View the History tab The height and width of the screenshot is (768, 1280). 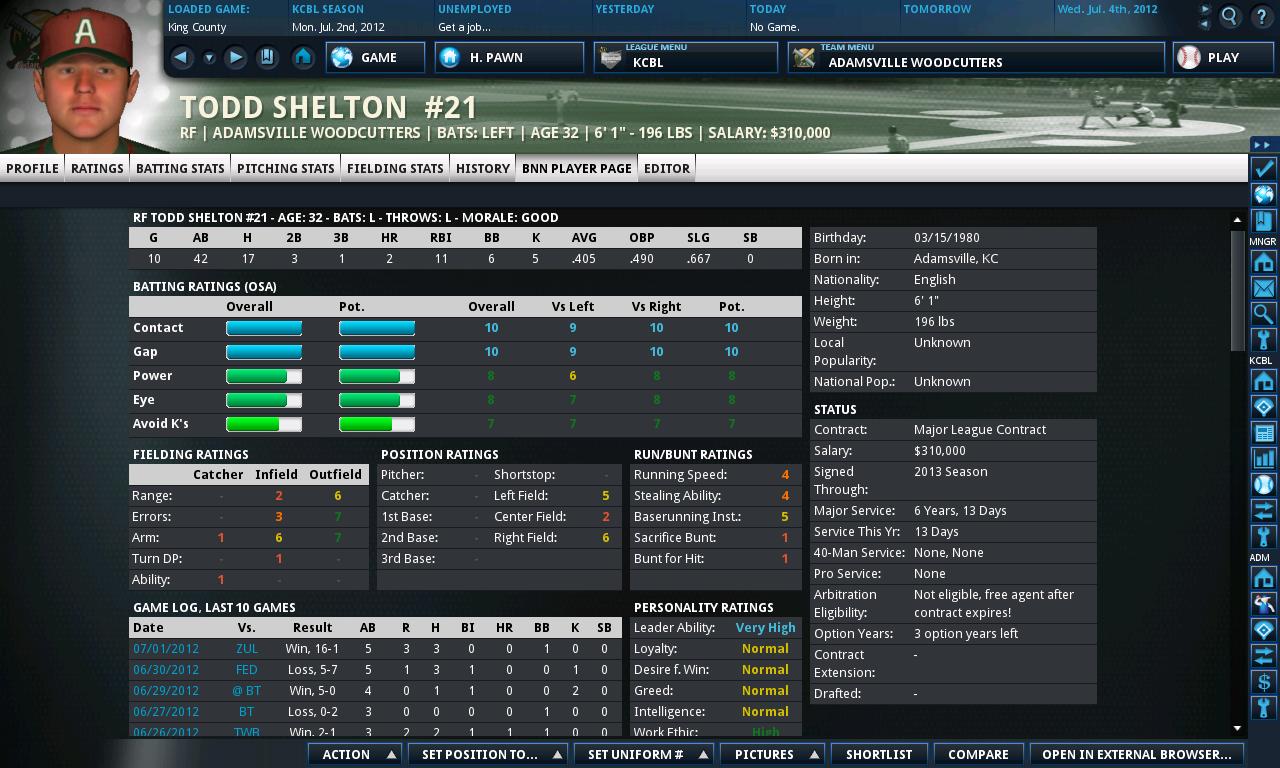tap(483, 168)
